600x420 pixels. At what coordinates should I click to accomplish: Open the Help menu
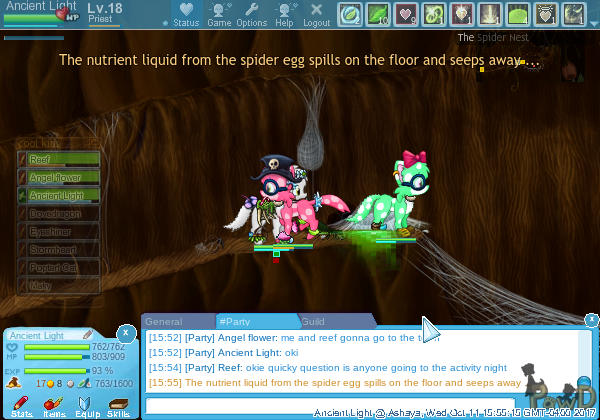[284, 14]
